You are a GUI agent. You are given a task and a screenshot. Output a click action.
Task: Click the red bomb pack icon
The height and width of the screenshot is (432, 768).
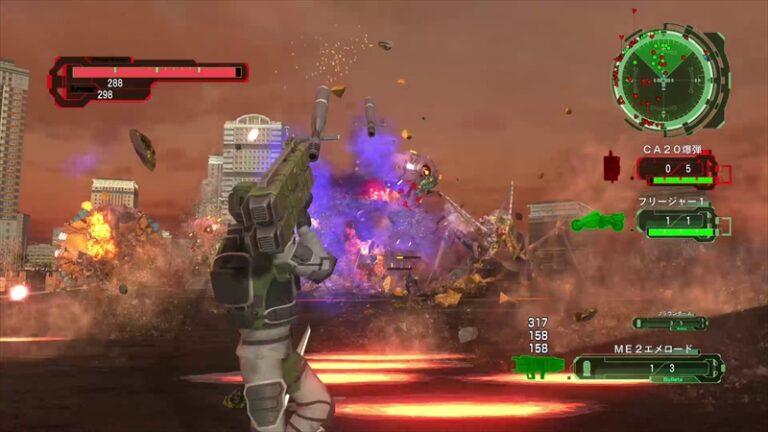(x=613, y=165)
